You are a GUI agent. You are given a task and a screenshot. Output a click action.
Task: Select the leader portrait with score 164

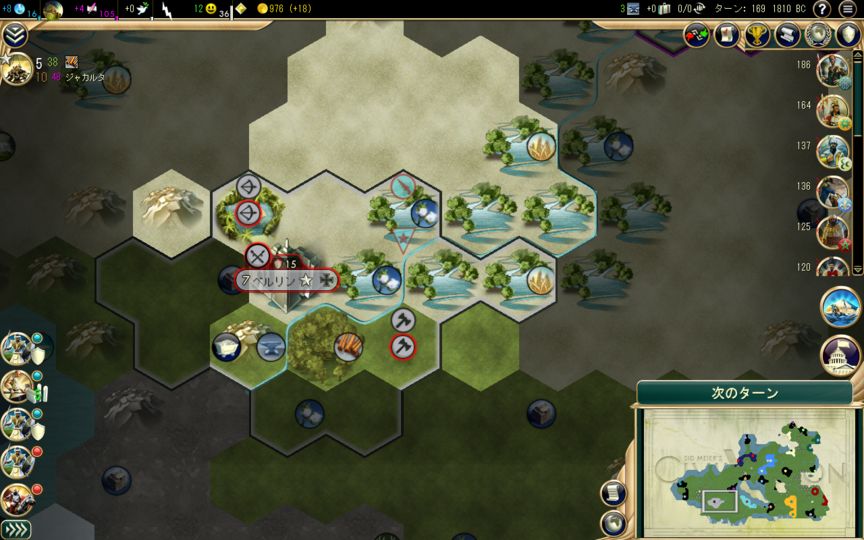[x=832, y=110]
